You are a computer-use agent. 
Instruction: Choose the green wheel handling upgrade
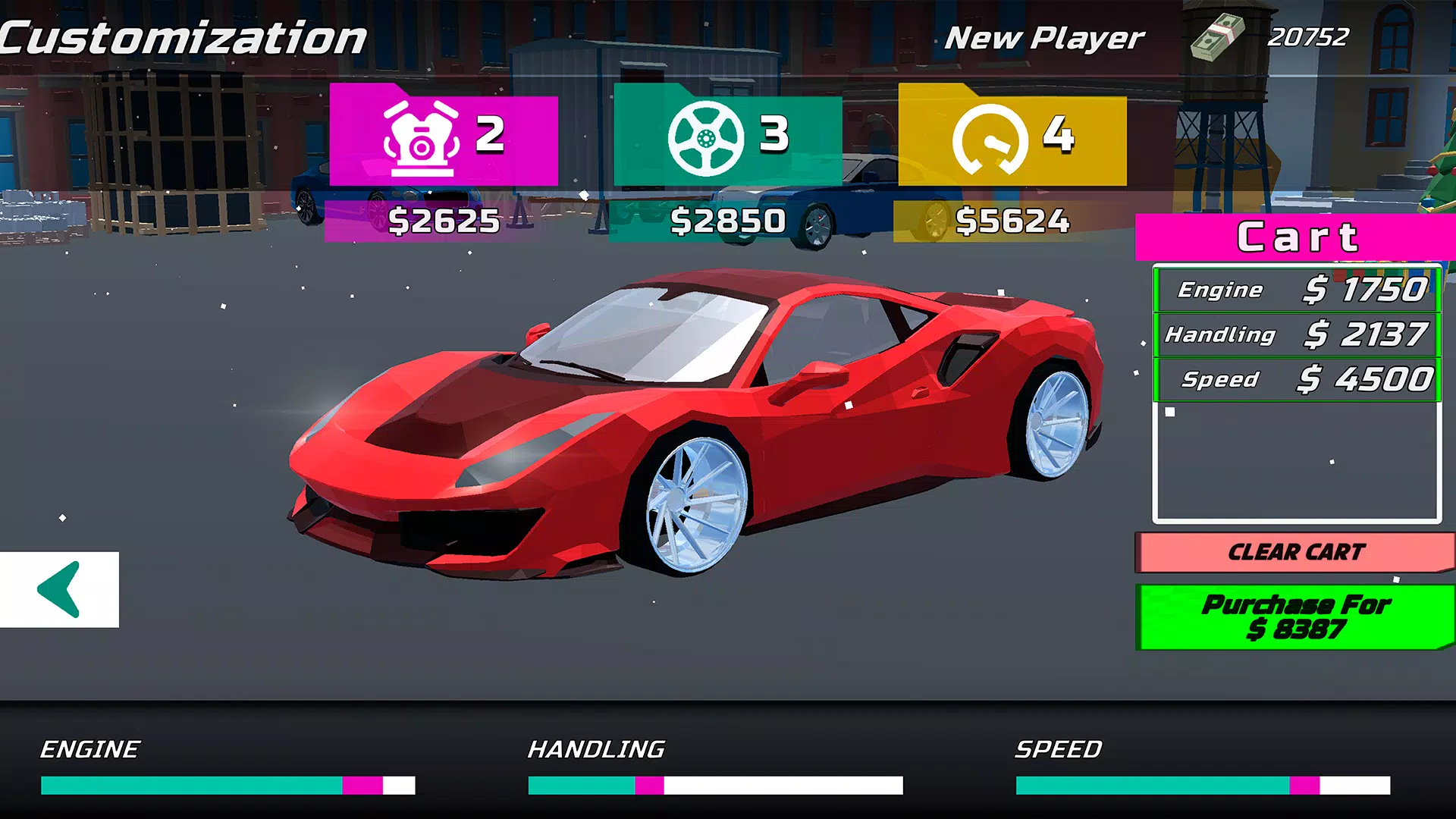pos(727,138)
